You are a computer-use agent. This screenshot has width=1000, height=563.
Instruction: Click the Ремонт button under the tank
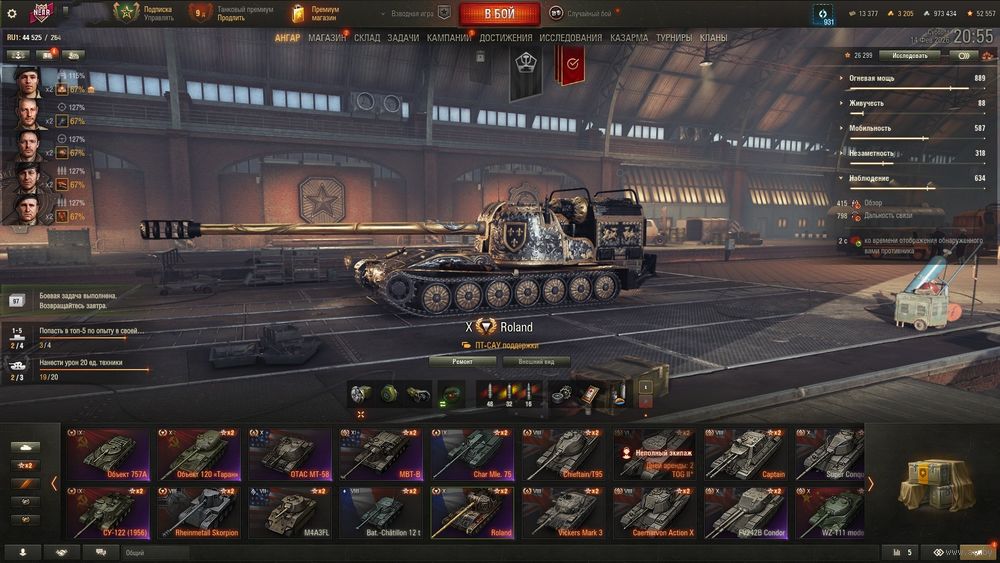(x=462, y=361)
